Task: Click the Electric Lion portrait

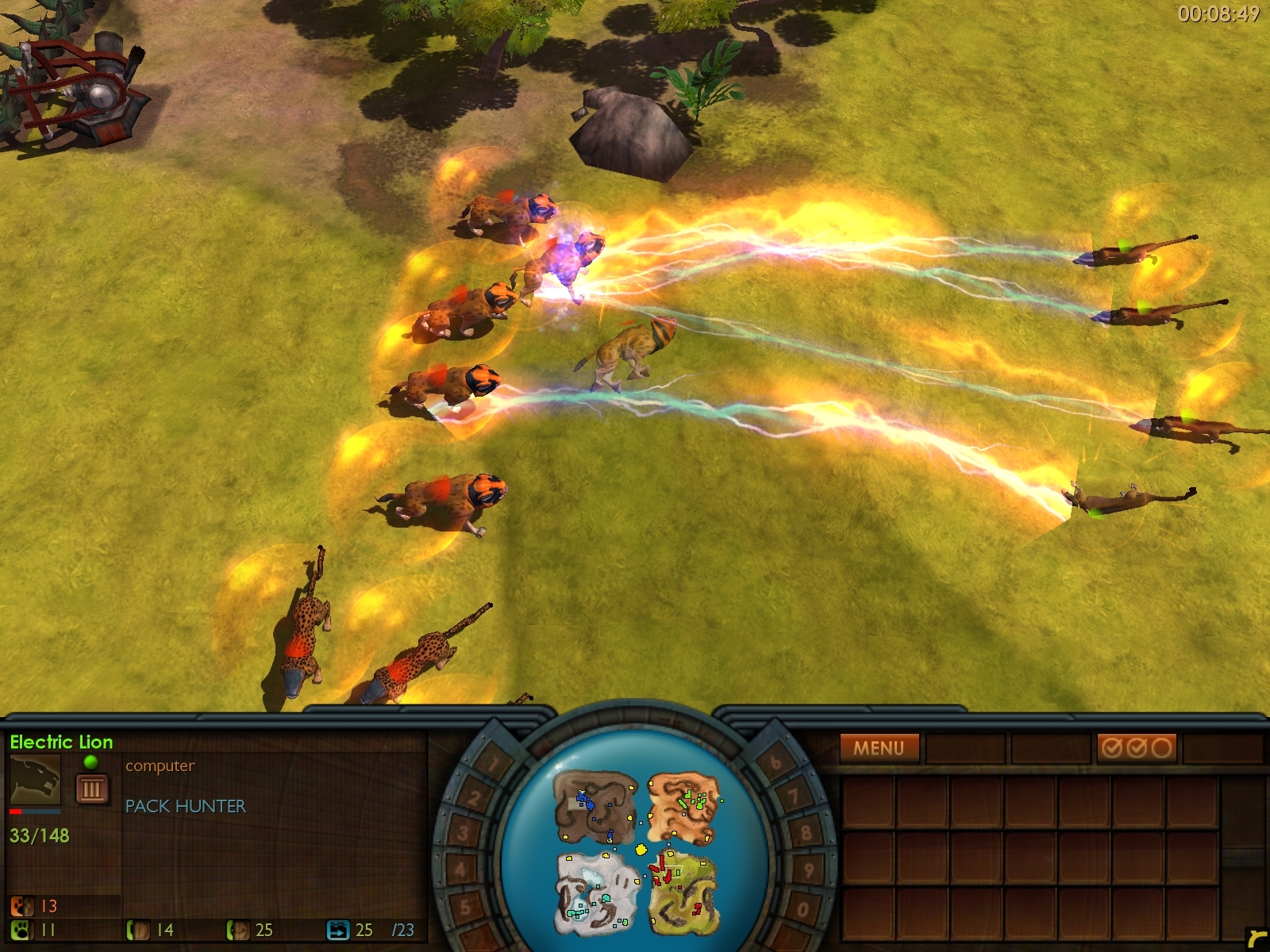Action: [35, 780]
